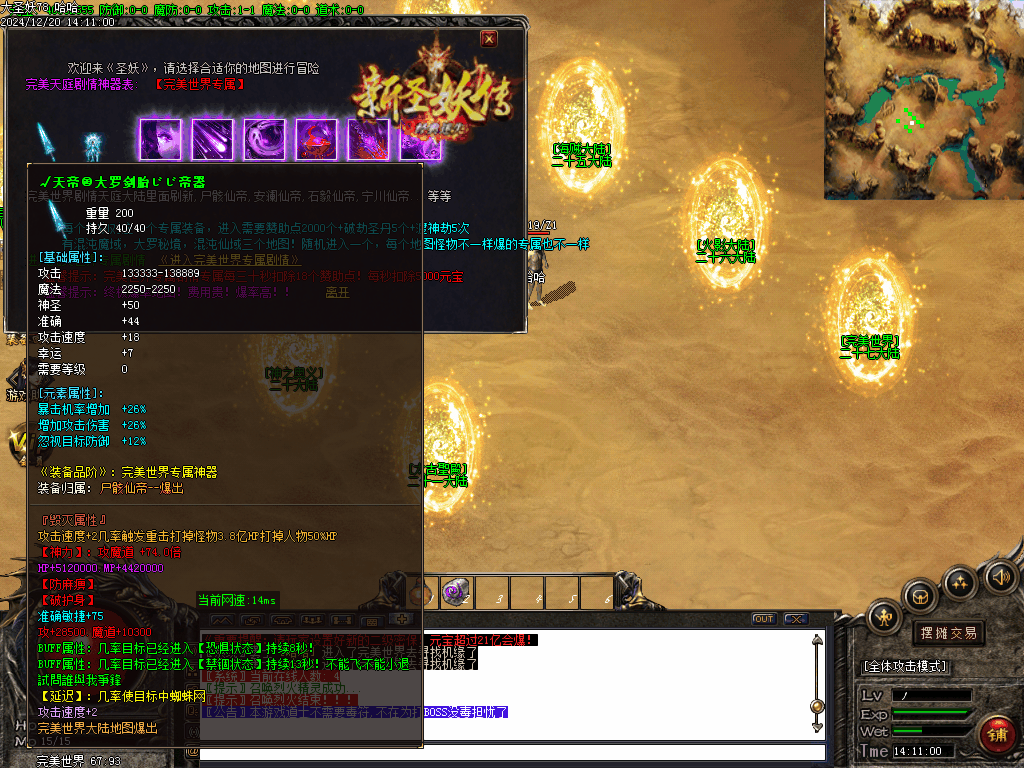Click the X button beside OUT
The width and height of the screenshot is (1024, 768).
pyautogui.click(x=795, y=619)
